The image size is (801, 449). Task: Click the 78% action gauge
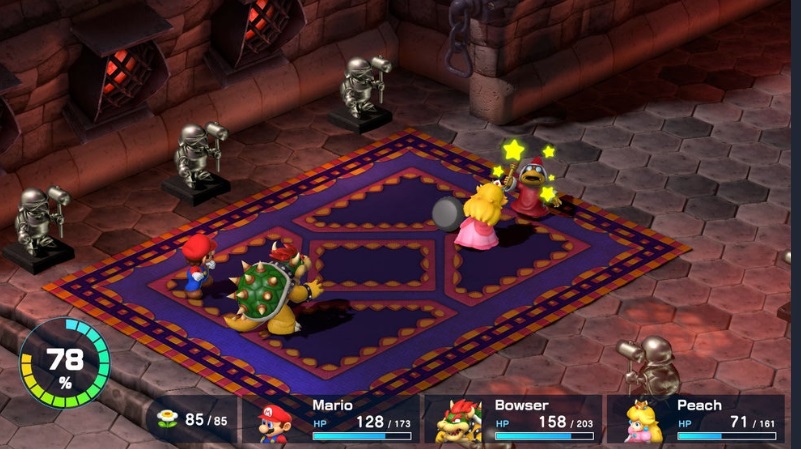click(65, 362)
